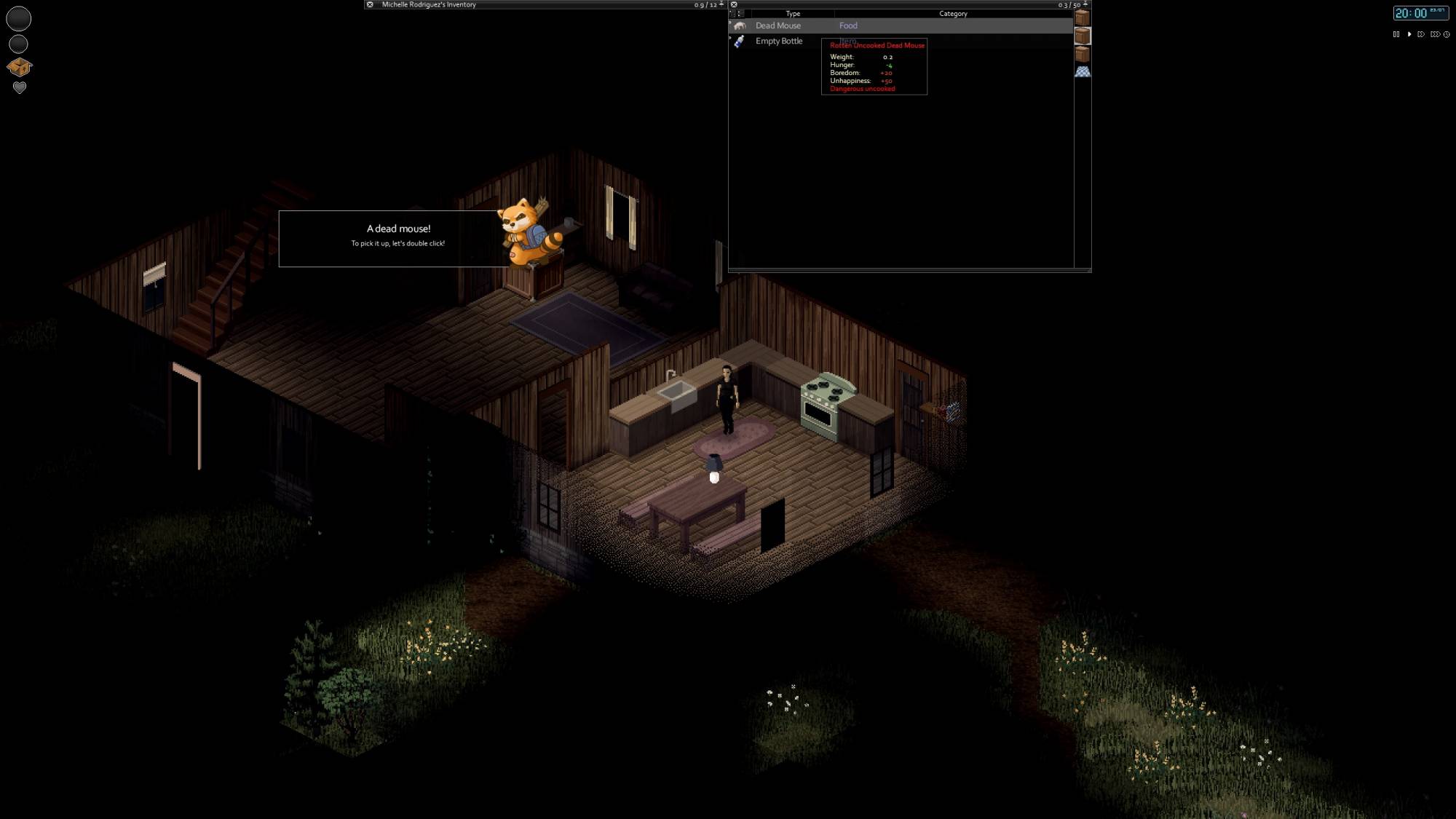Pin the loot window using the pin icon
1456x819 pixels.
click(1085, 4)
